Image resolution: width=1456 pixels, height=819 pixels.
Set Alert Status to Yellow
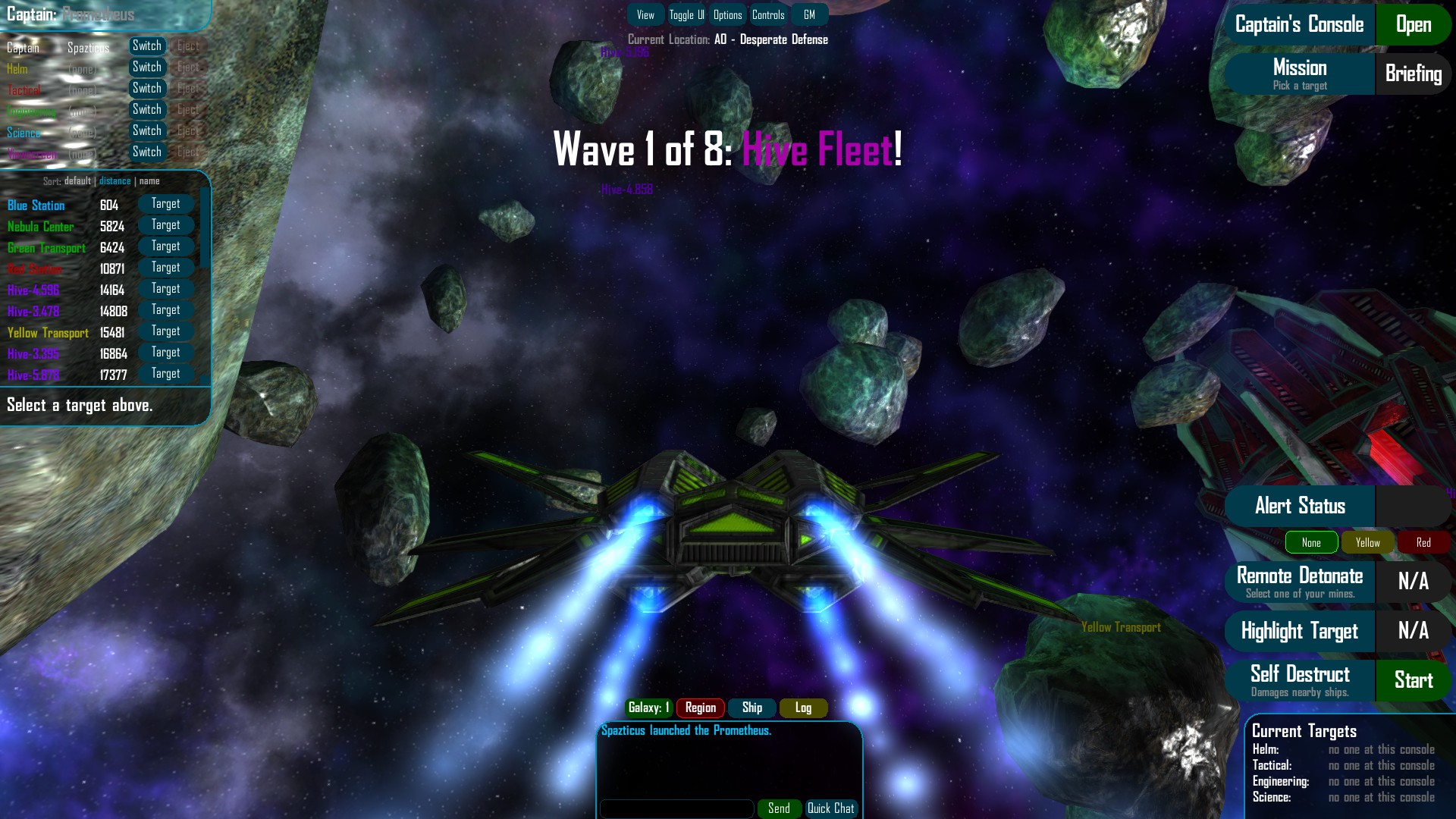[1367, 542]
